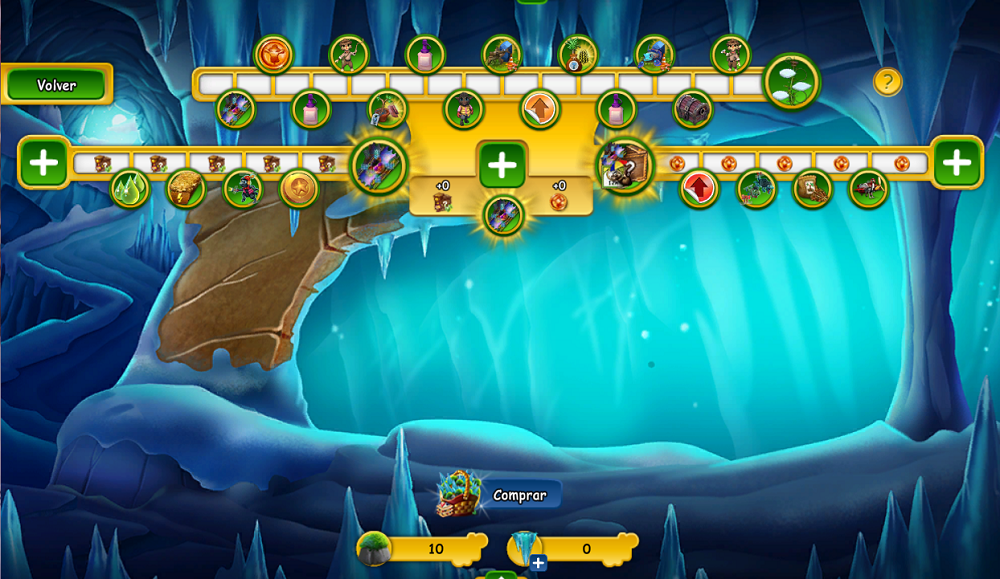Select the pineapple and cactus reward icon
Screen dimensions: 1000x579
(x=578, y=54)
